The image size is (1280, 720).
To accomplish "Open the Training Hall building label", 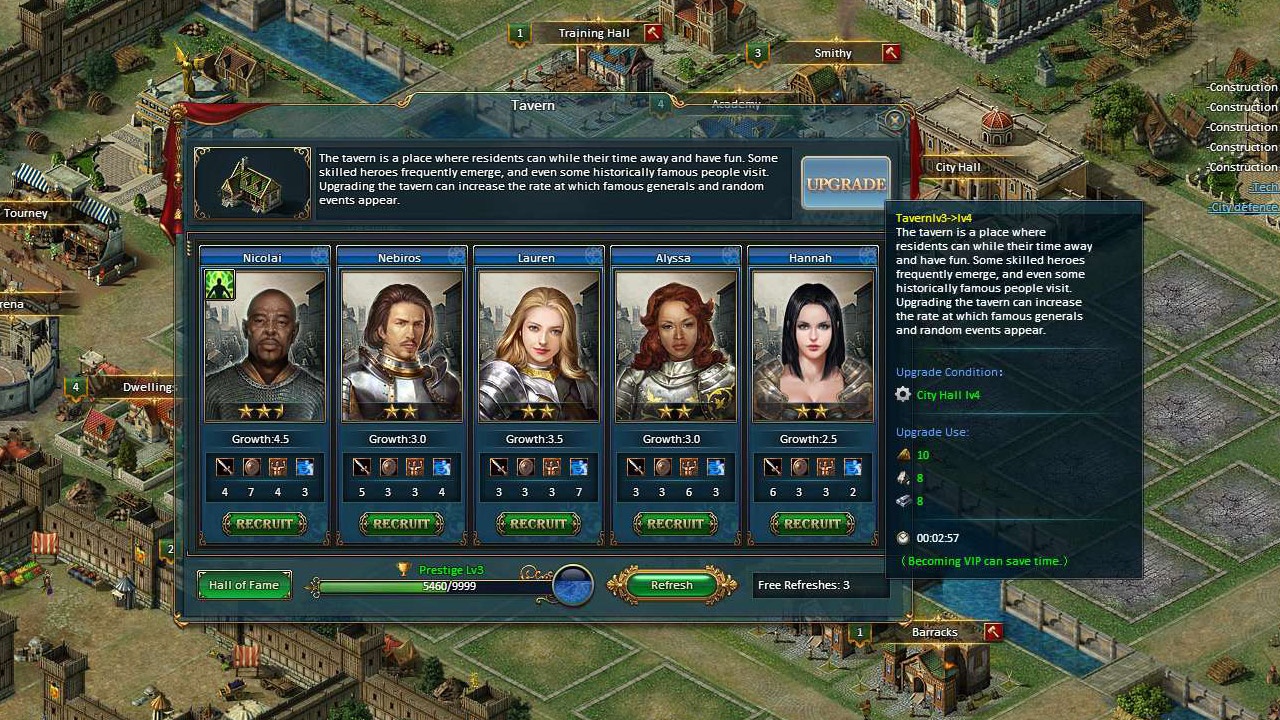I will pos(594,33).
